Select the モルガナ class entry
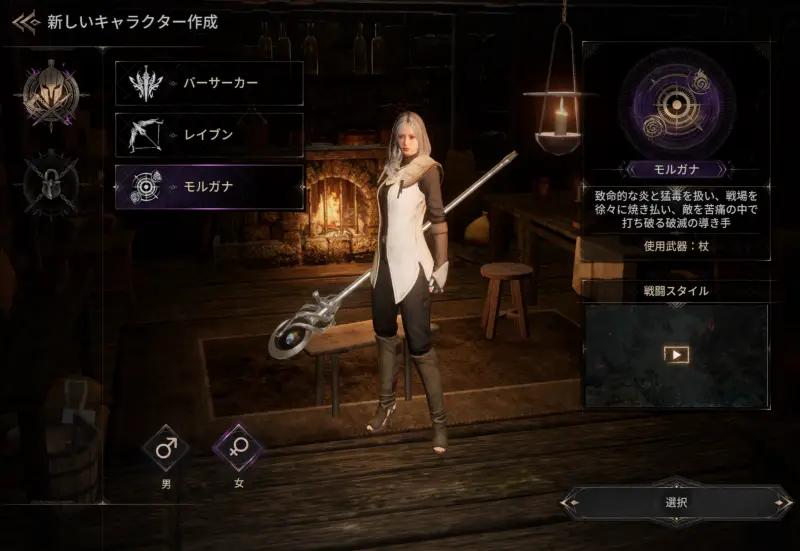800x551 pixels. point(209,187)
